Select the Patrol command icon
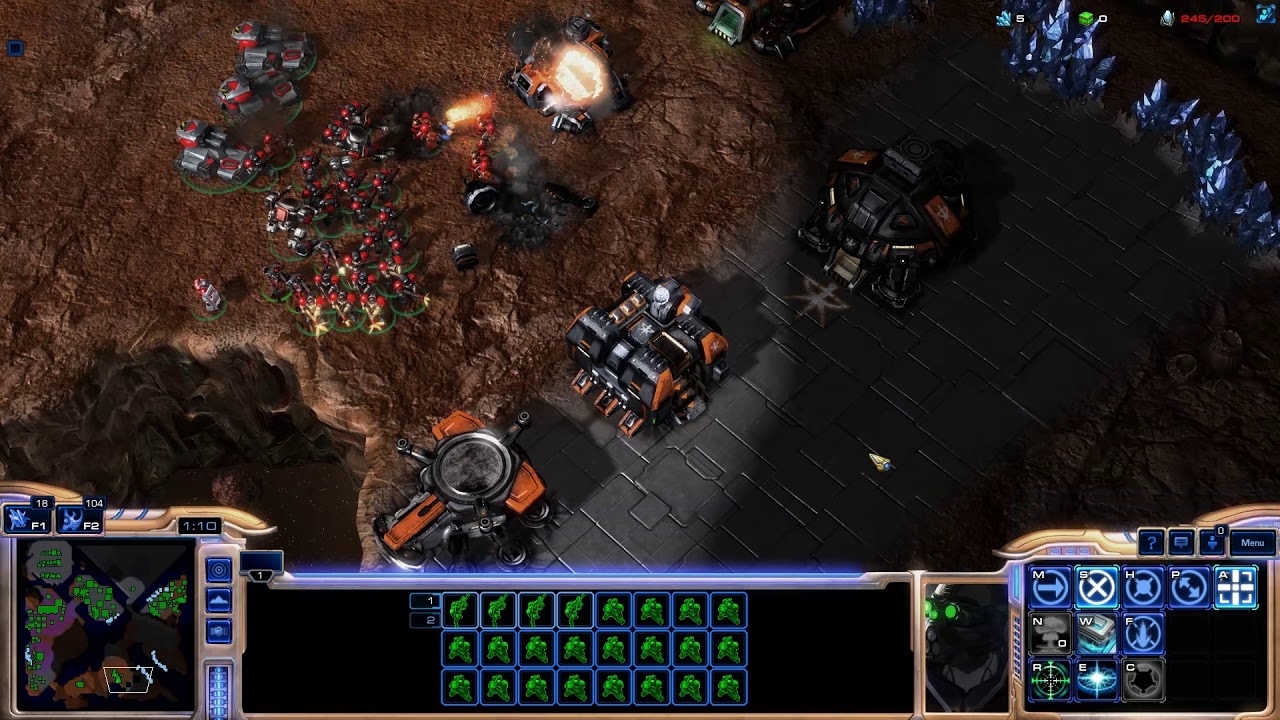The width and height of the screenshot is (1280, 720). [x=1191, y=587]
